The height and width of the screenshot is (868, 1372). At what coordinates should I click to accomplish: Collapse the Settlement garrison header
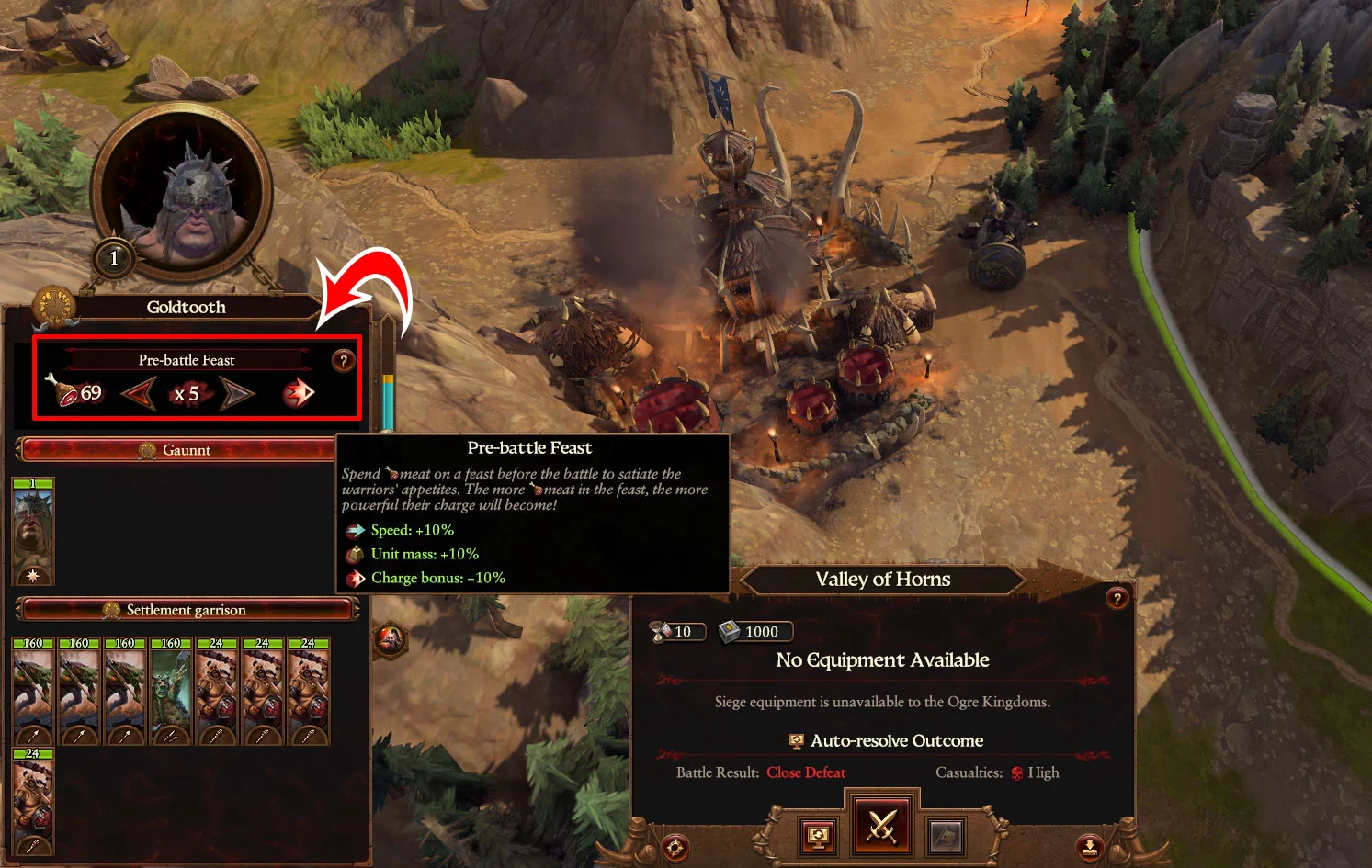tap(187, 610)
